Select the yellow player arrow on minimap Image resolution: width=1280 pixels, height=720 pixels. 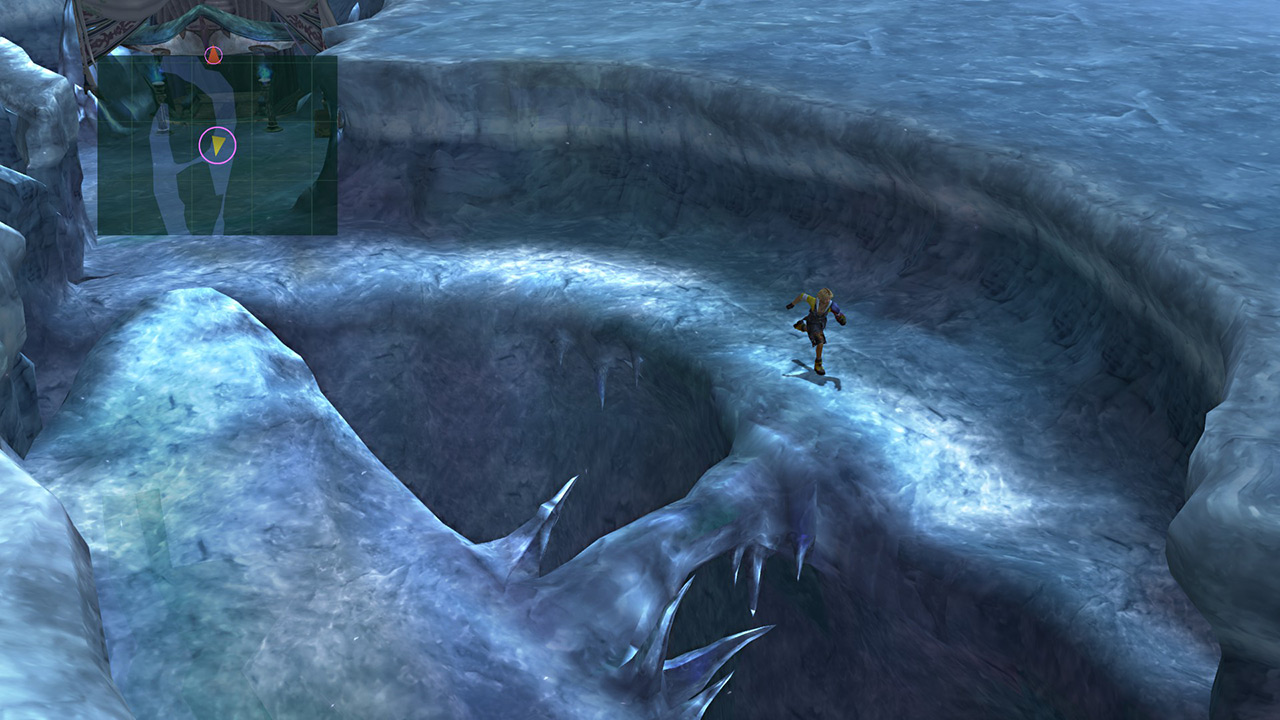click(x=217, y=146)
